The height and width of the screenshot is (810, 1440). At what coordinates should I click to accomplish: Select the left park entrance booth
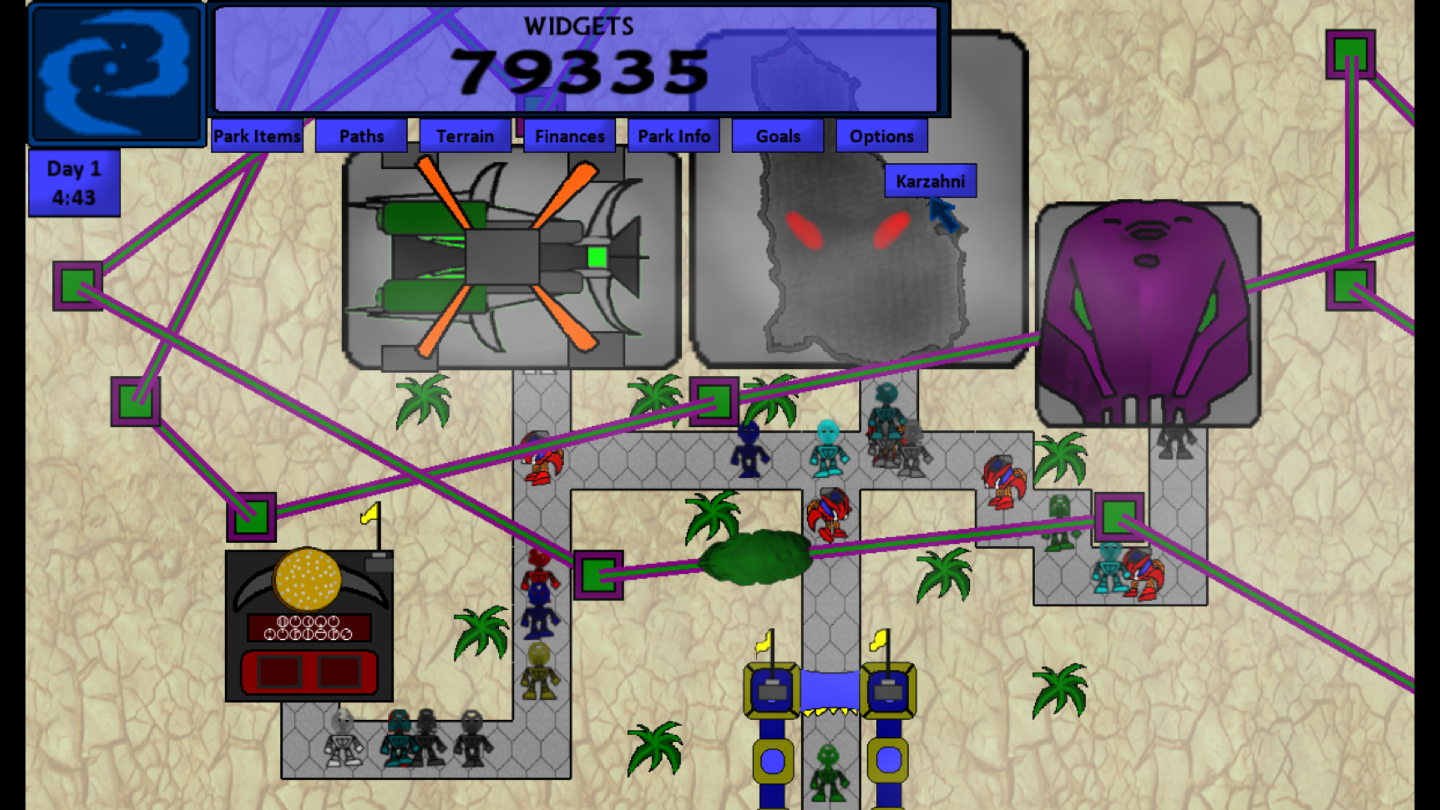click(770, 690)
